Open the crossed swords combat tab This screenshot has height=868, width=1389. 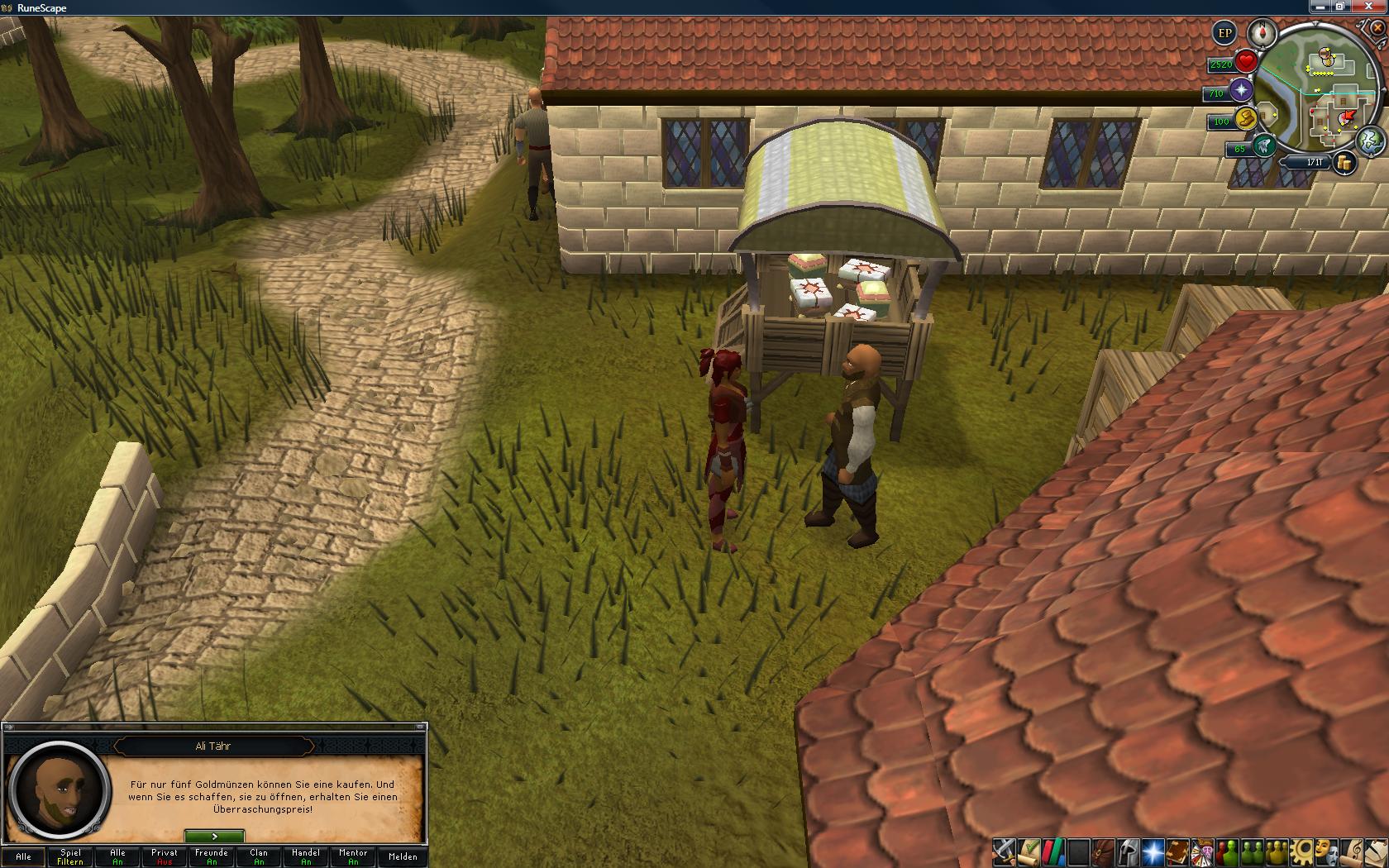tap(1004, 851)
